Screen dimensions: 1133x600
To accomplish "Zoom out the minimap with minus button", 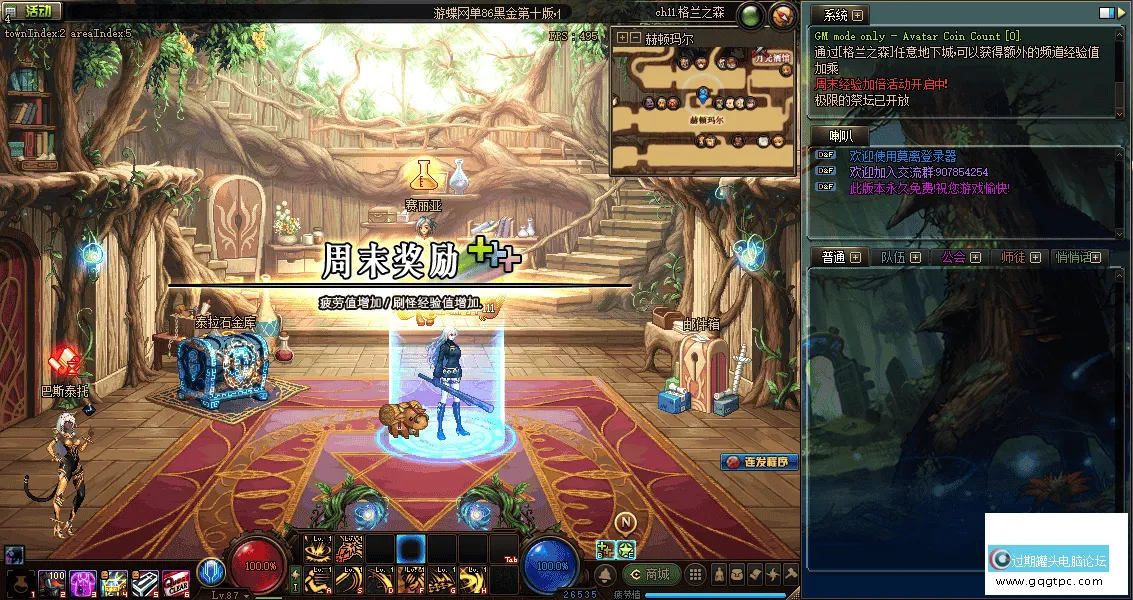I will point(635,37).
